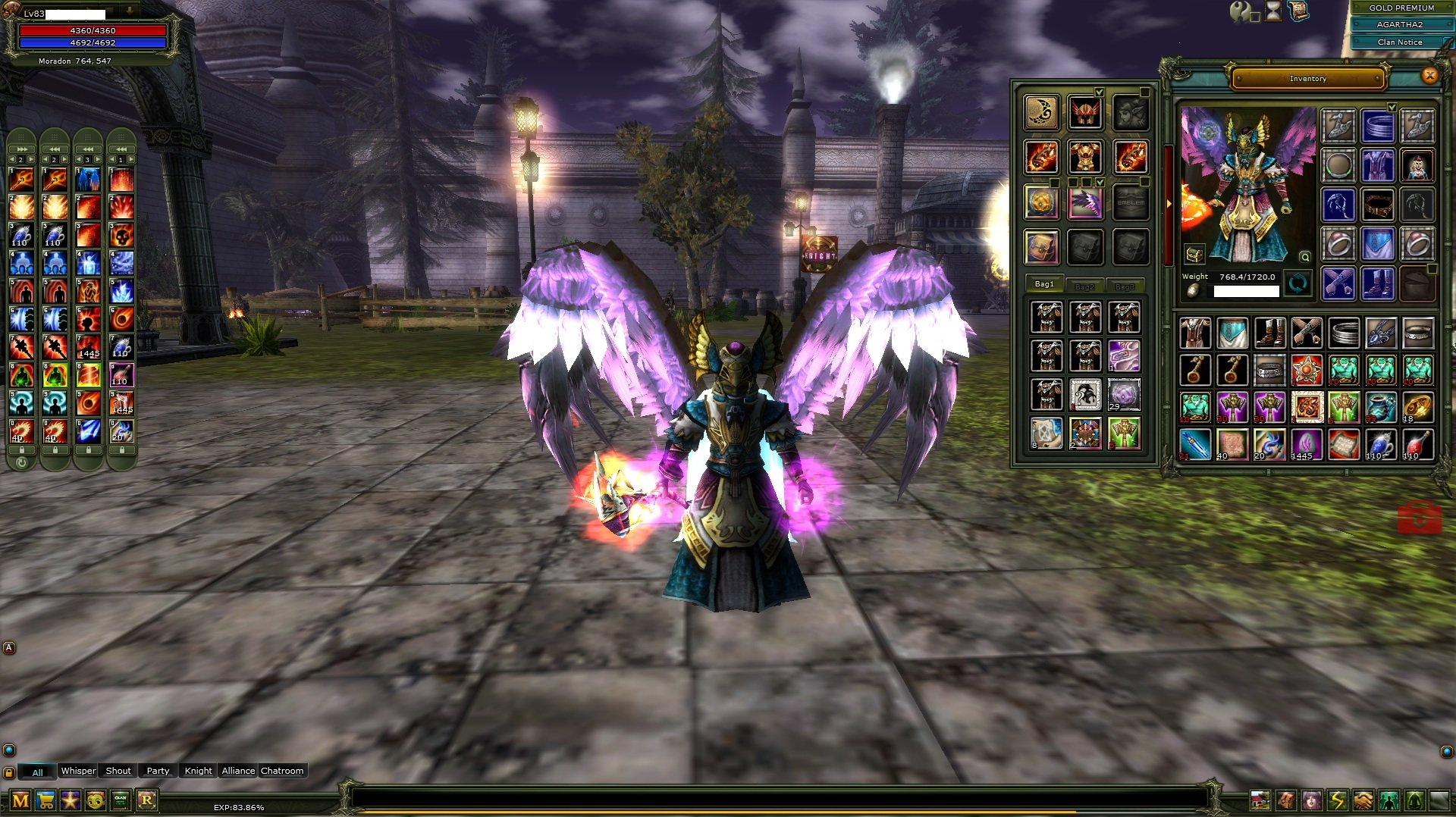
Task: Click the R merchant stall icon
Action: tap(147, 800)
